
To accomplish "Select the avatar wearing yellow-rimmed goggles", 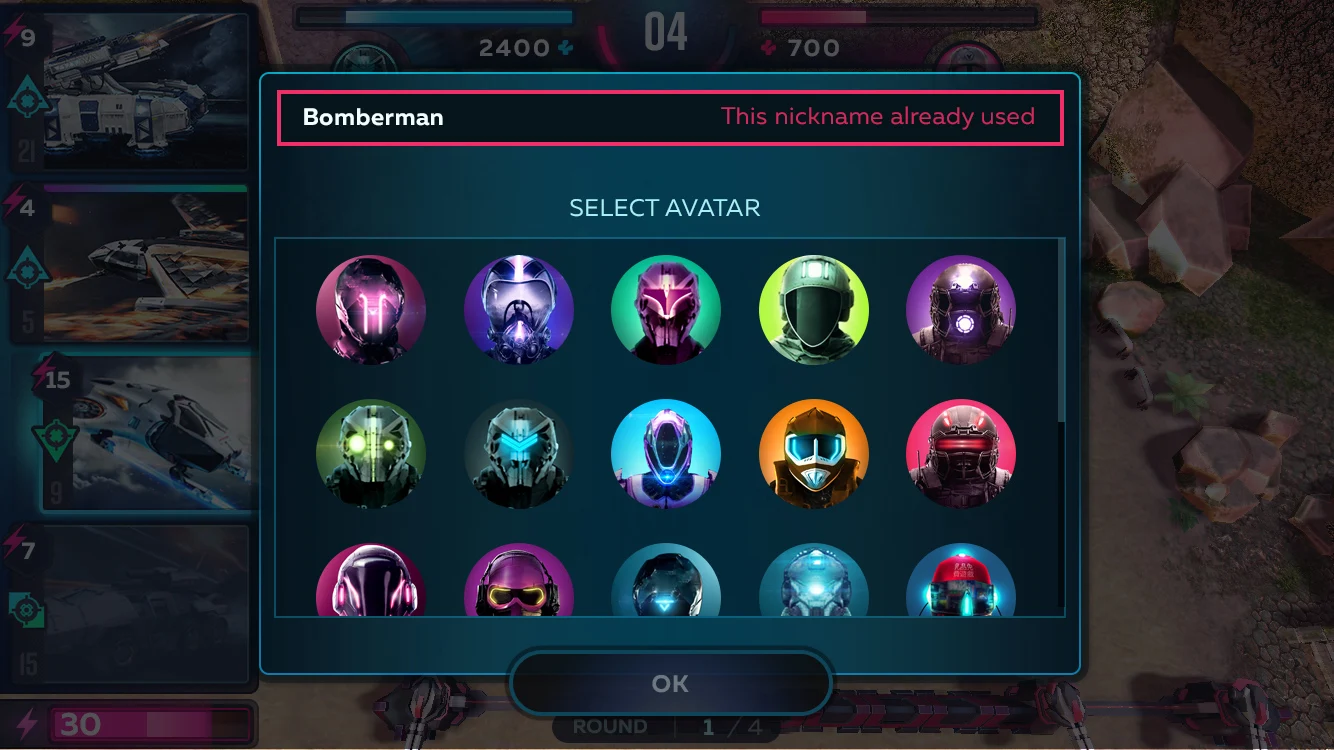I will pos(519,585).
